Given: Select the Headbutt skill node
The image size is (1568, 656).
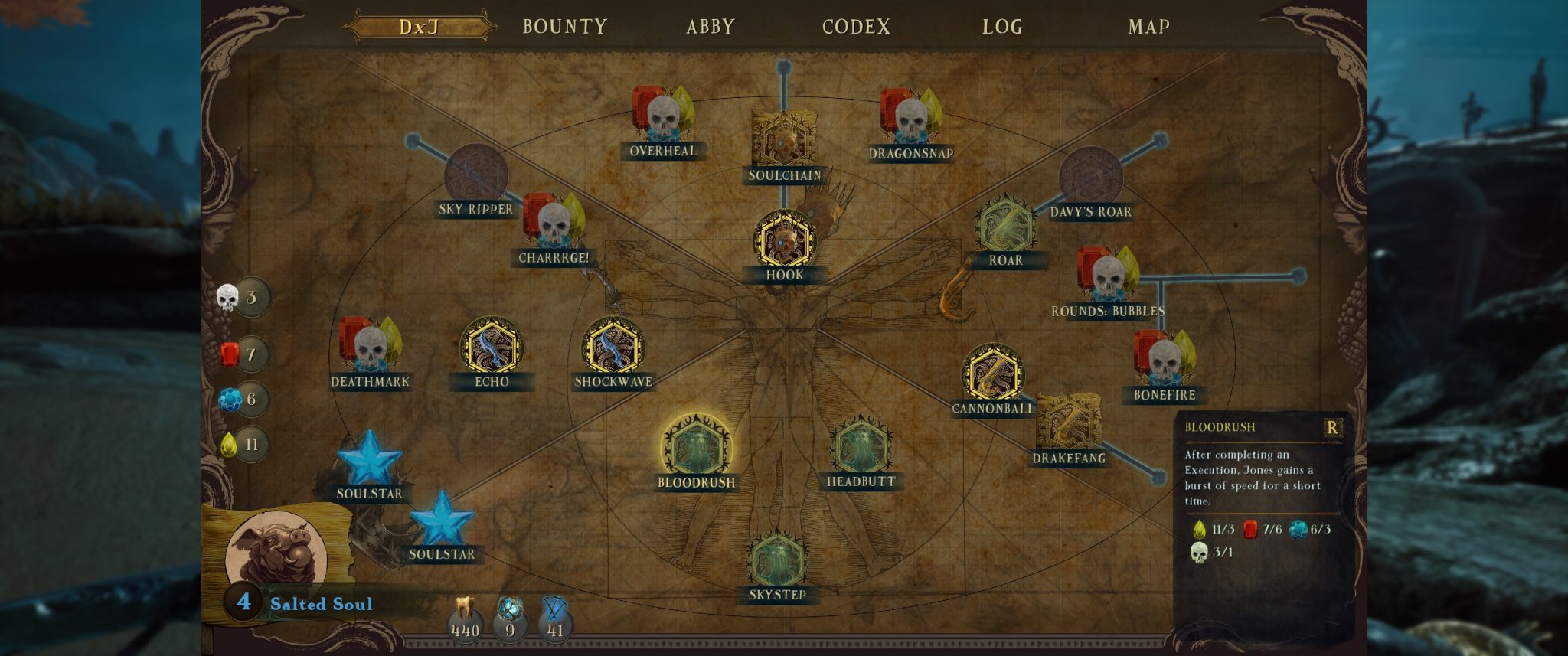Looking at the screenshot, I should (861, 447).
